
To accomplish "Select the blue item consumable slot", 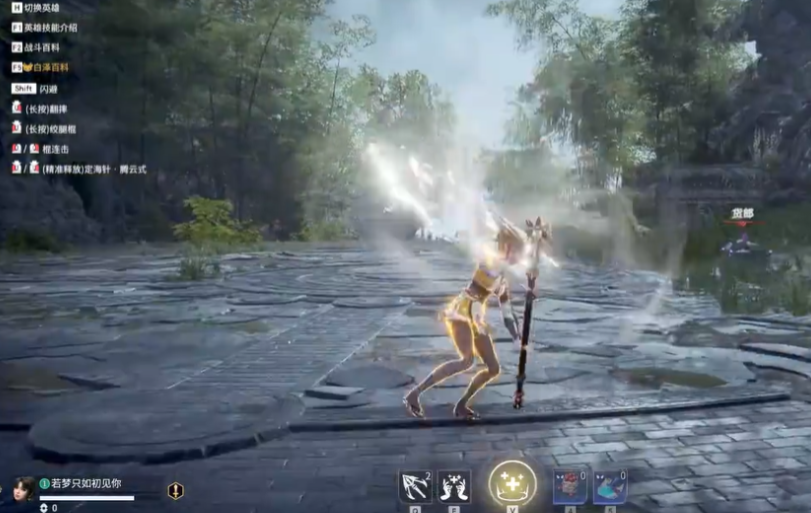I will click(x=610, y=487).
